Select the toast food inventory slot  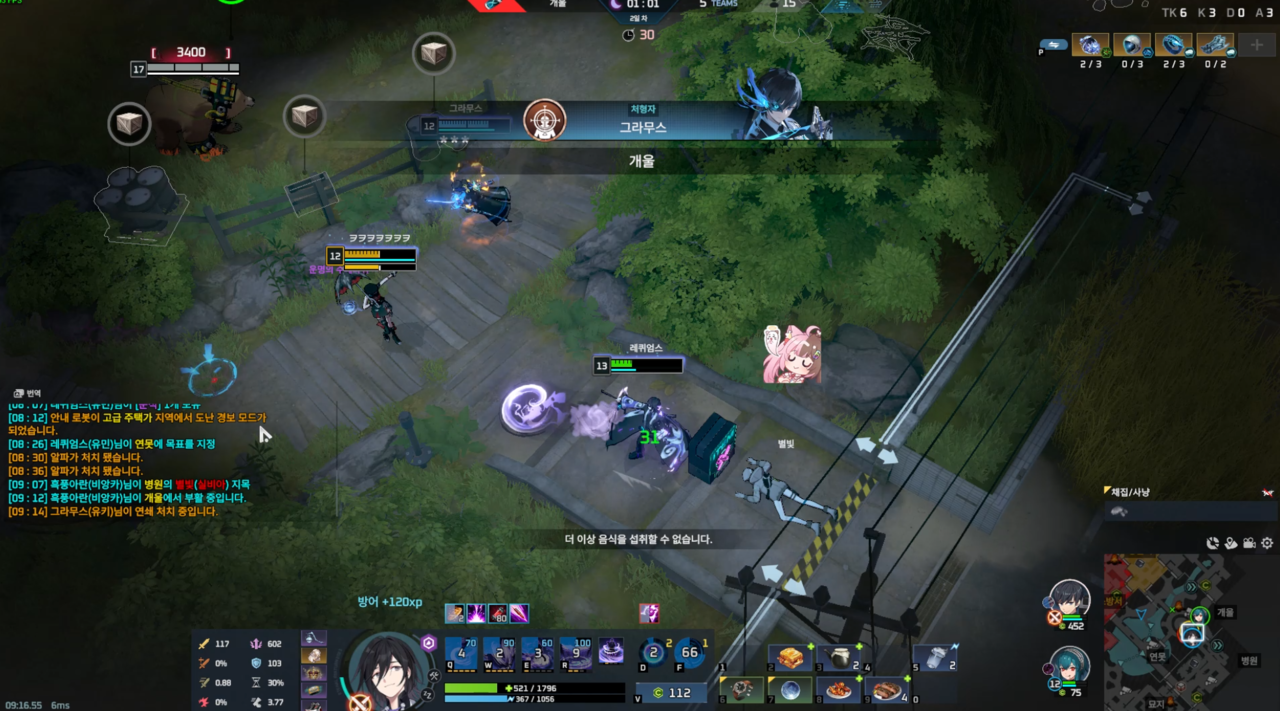789,658
